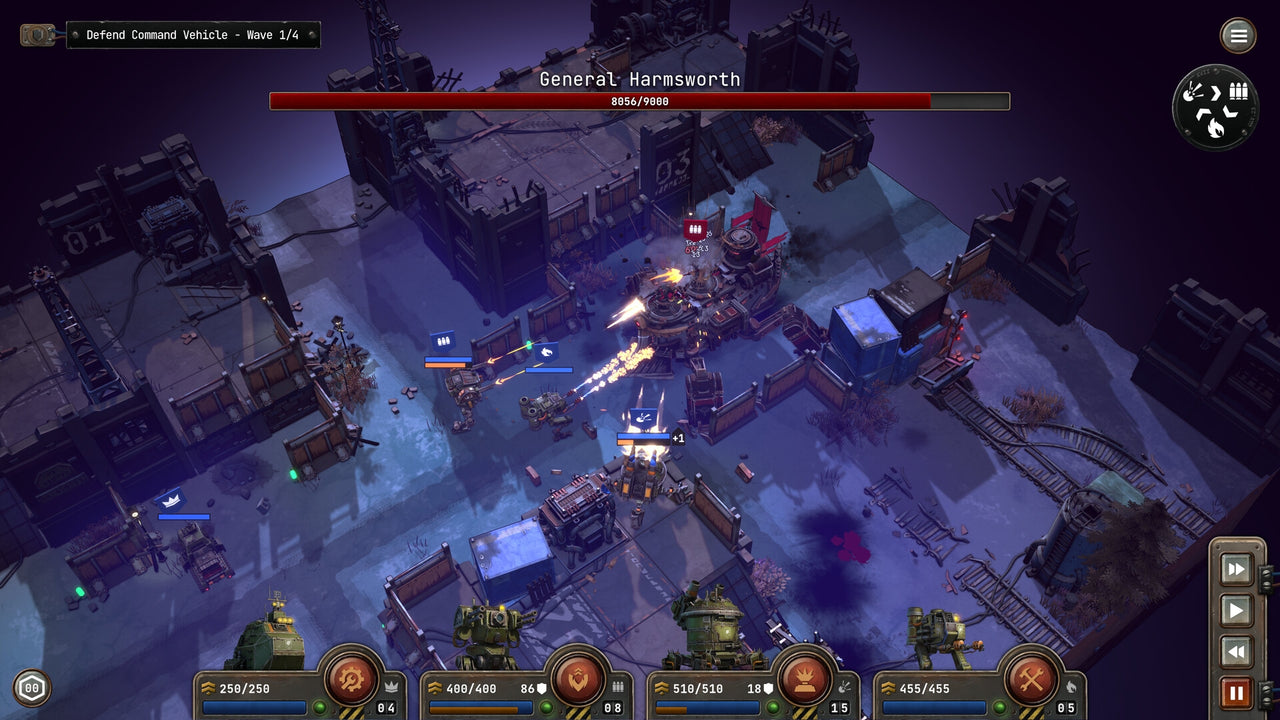
Task: Click the lower chevron on the radial dial
Action: pos(1229,111)
